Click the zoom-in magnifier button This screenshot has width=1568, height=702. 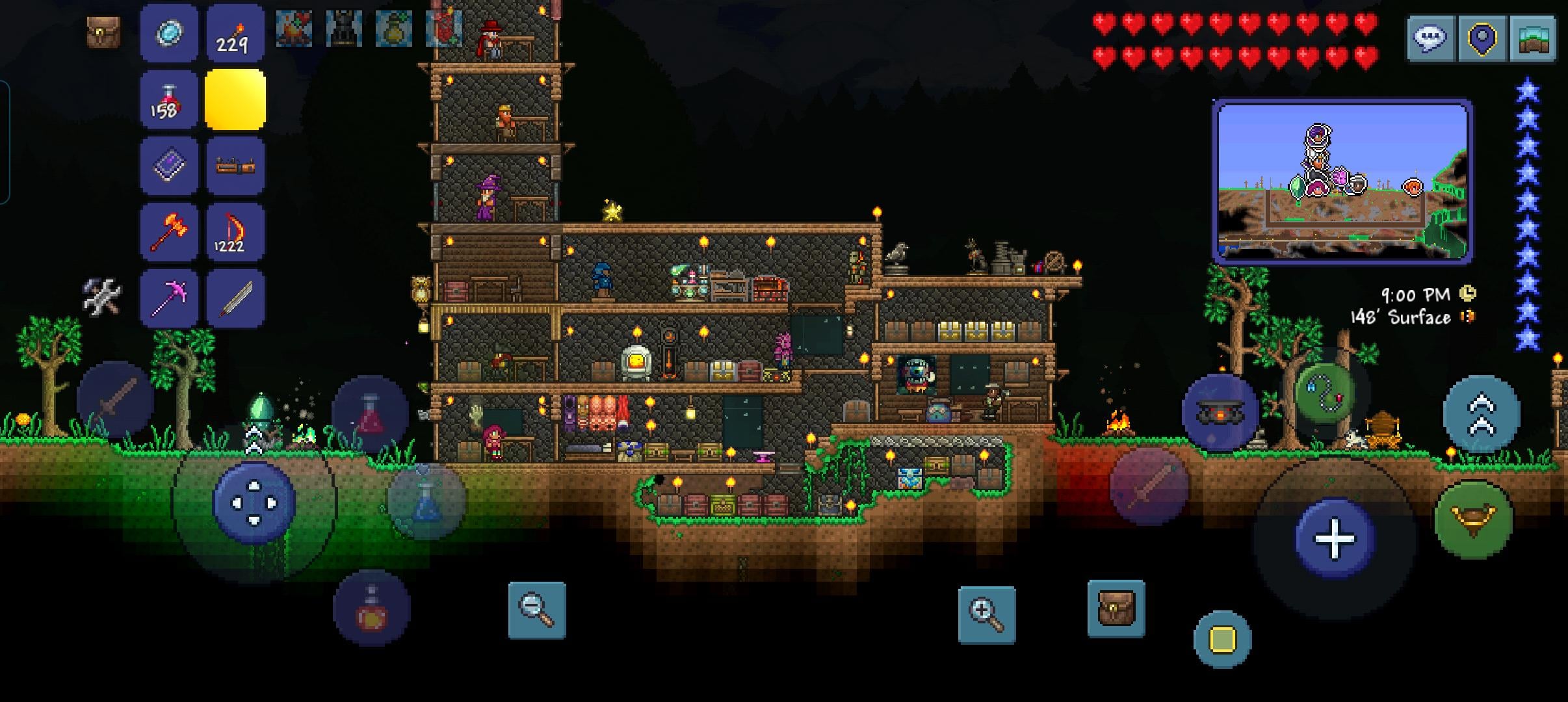click(x=986, y=614)
